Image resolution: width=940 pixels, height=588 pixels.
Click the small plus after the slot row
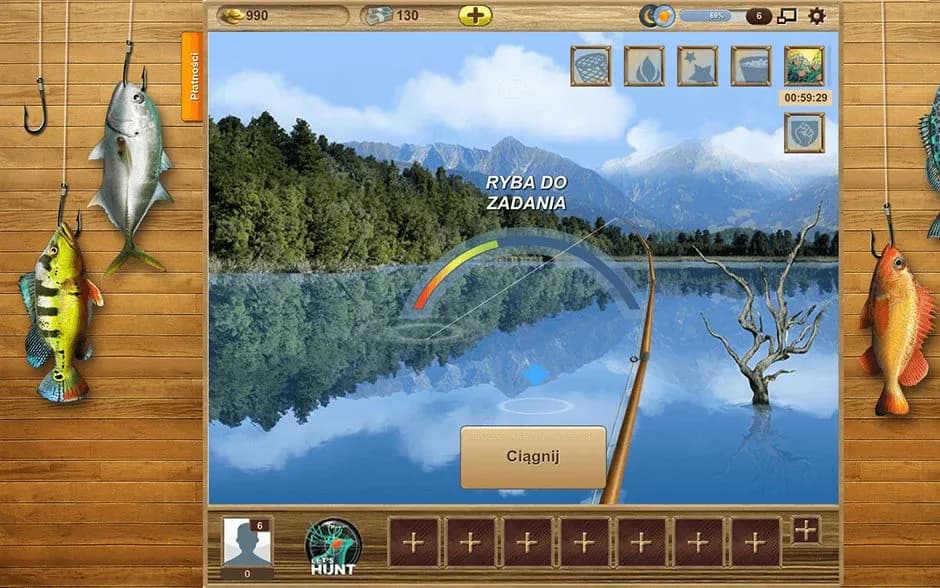pos(806,530)
